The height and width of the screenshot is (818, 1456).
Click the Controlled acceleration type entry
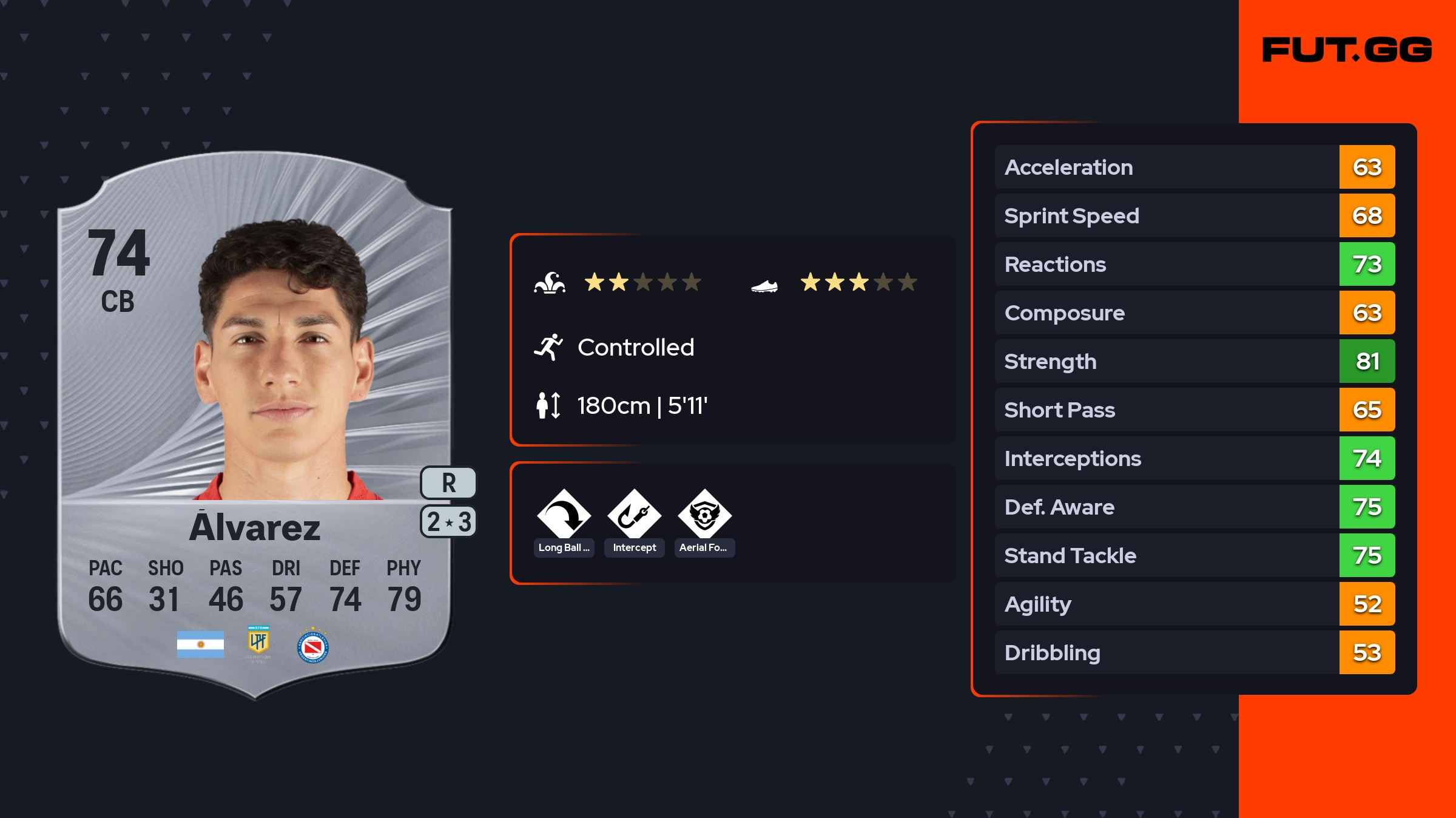pyautogui.click(x=635, y=347)
